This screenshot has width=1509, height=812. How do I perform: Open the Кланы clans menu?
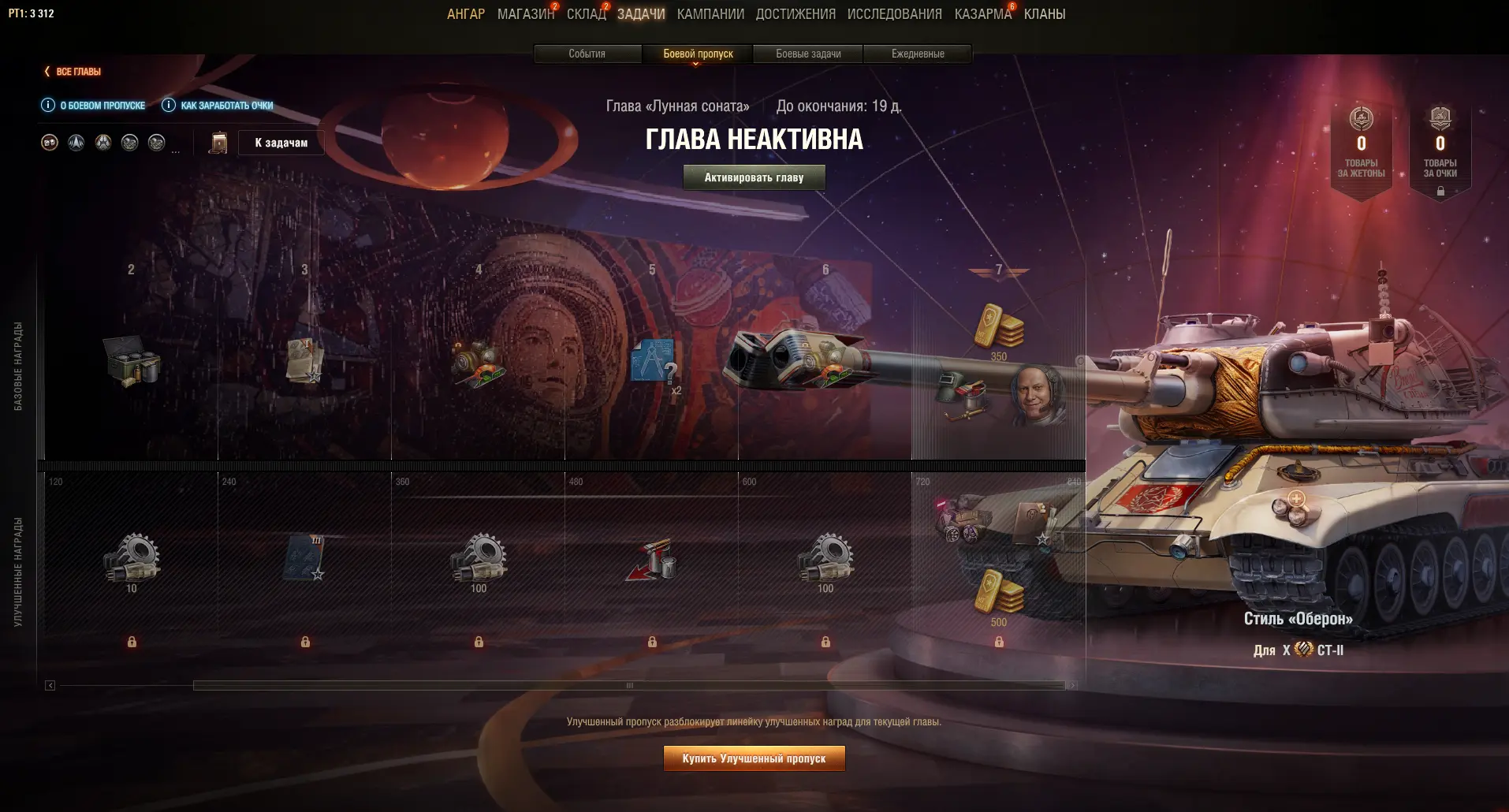pos(1045,14)
